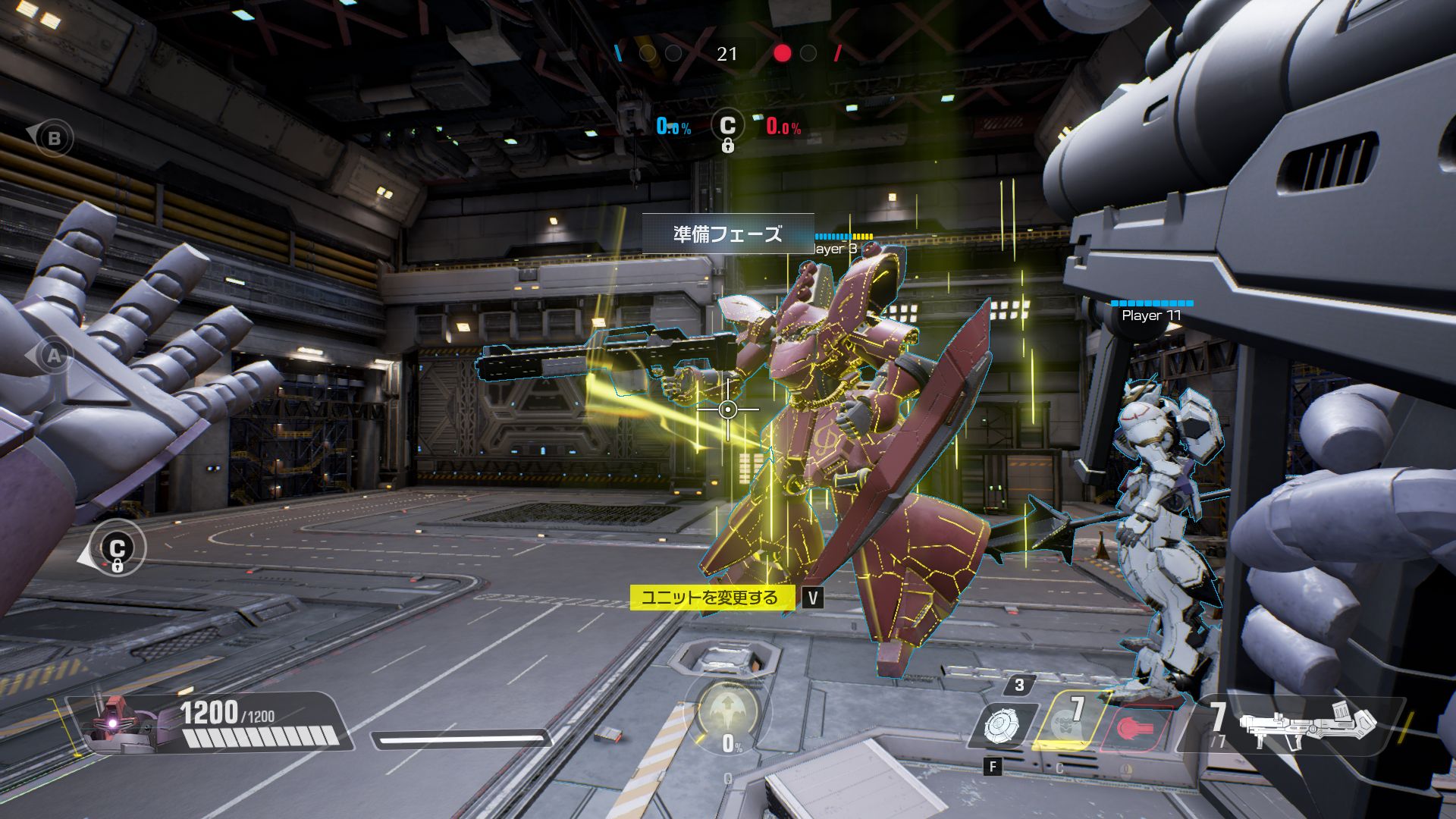Click the G Maneuver ultimate gauge icon
This screenshot has height=819, width=1456.
pyautogui.click(x=727, y=711)
